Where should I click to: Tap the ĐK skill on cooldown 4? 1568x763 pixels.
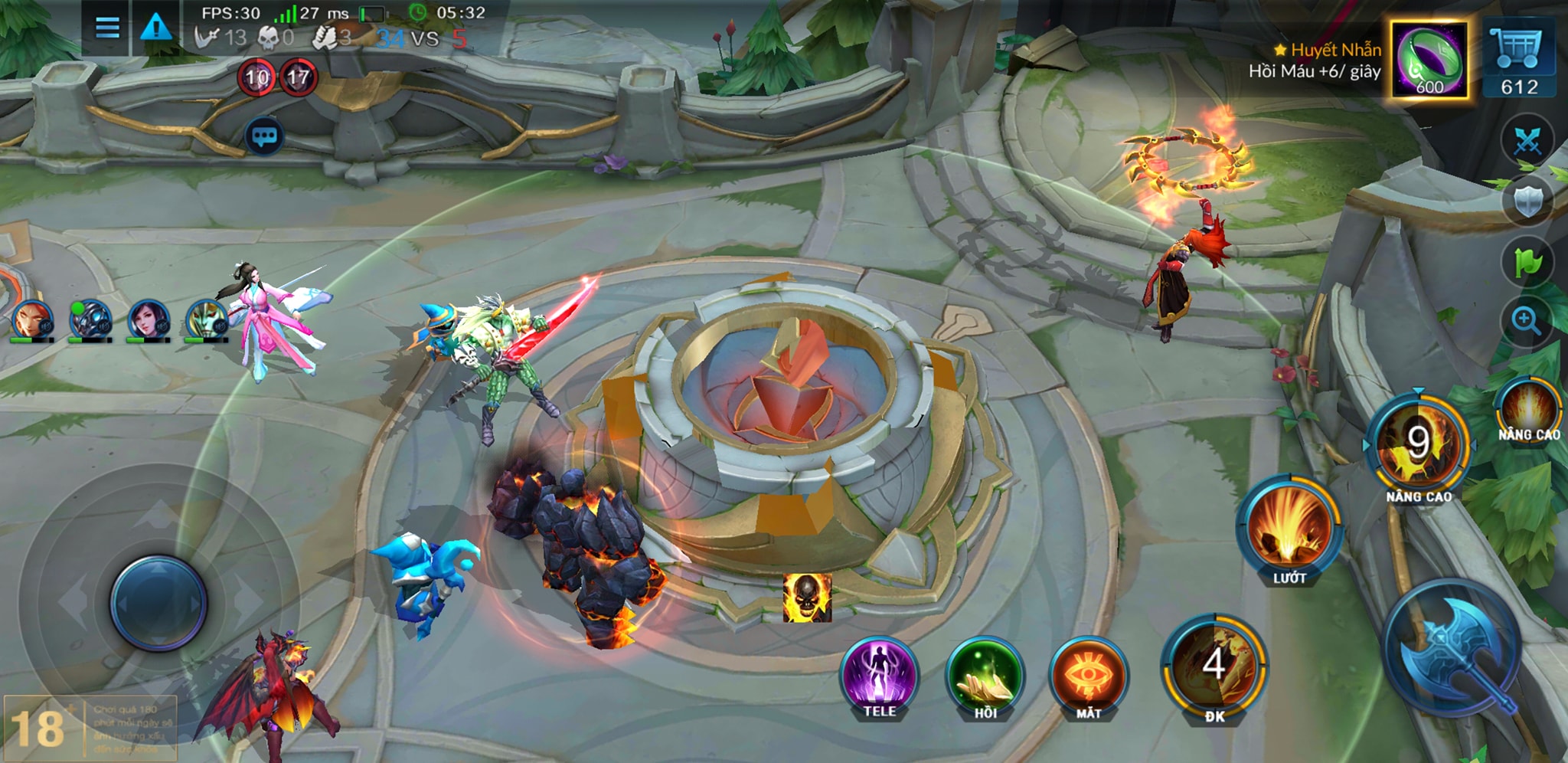(x=1214, y=665)
